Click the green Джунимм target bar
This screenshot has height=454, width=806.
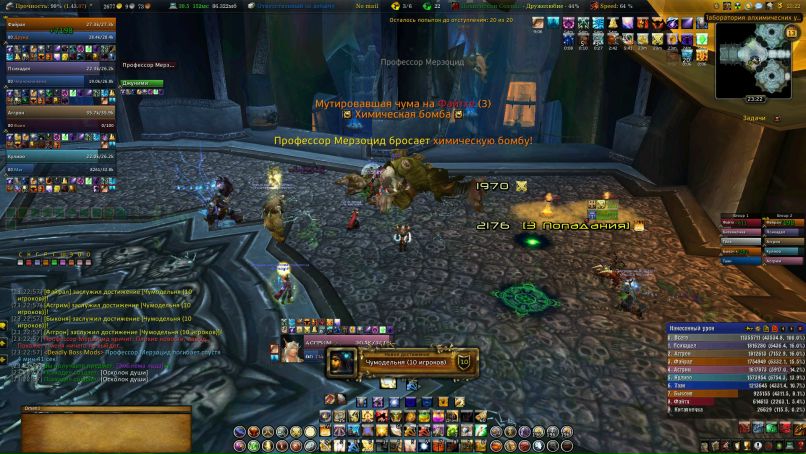(x=142, y=84)
